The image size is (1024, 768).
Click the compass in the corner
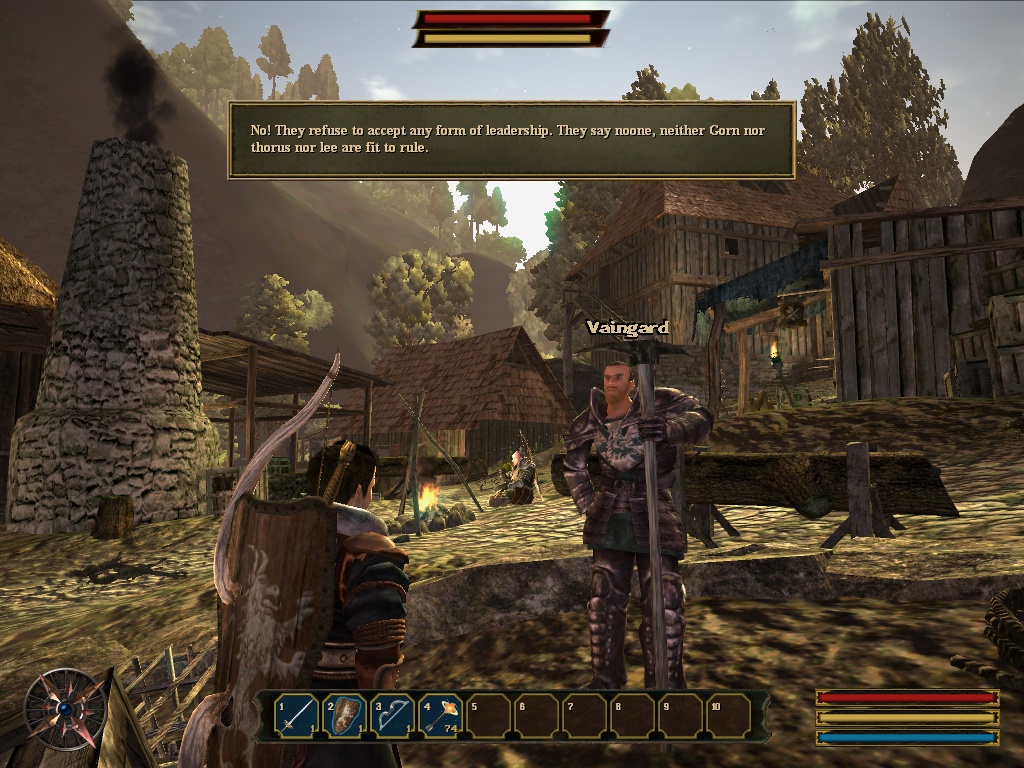pos(65,708)
